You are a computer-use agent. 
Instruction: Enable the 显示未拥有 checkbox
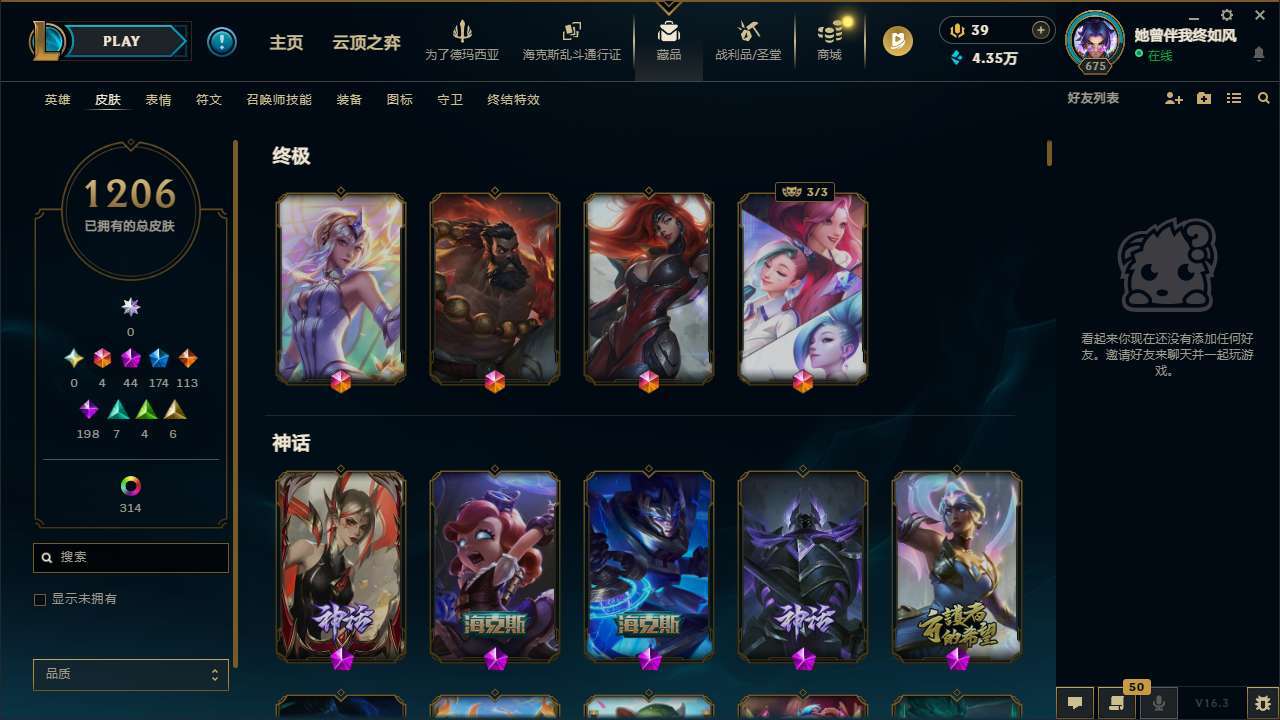pyautogui.click(x=40, y=599)
